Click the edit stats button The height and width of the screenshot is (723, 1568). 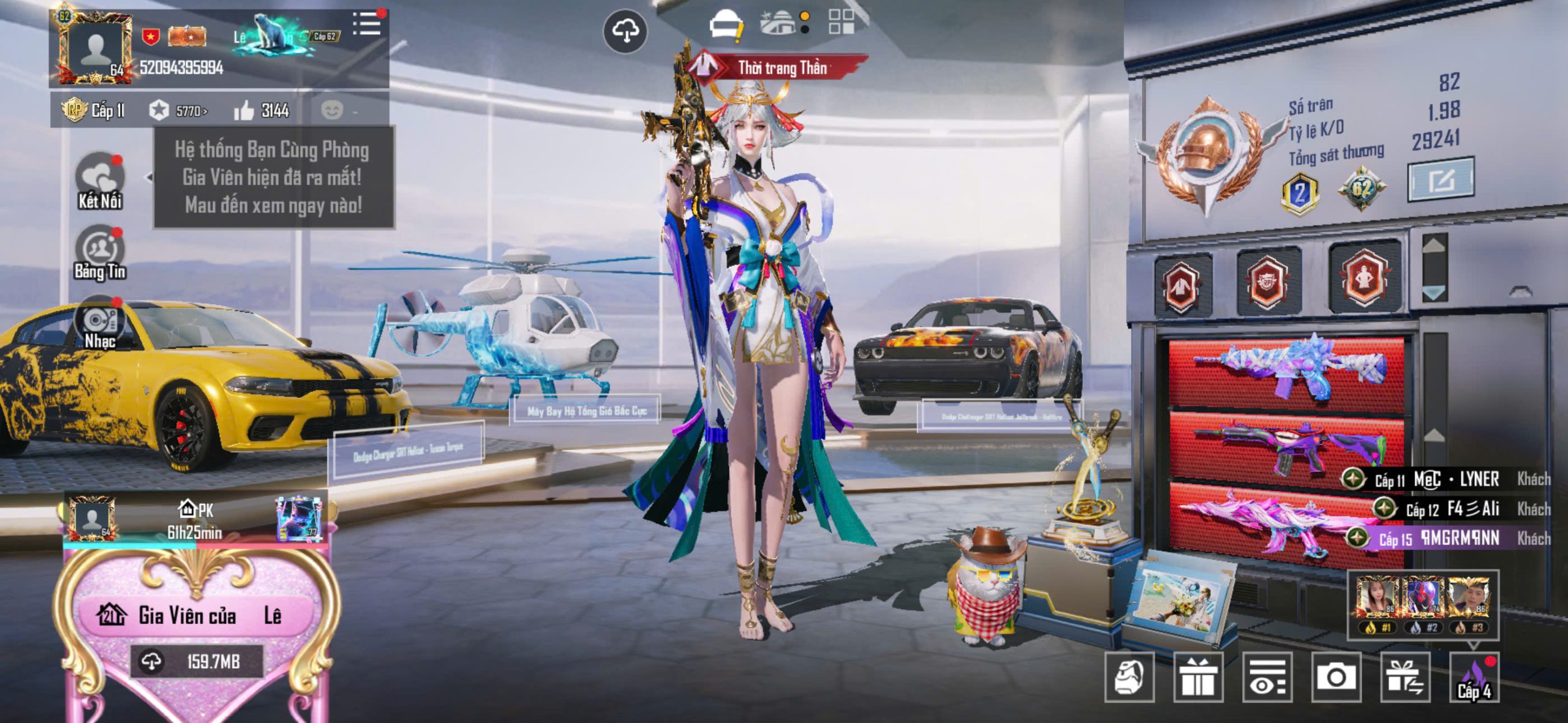[1440, 179]
